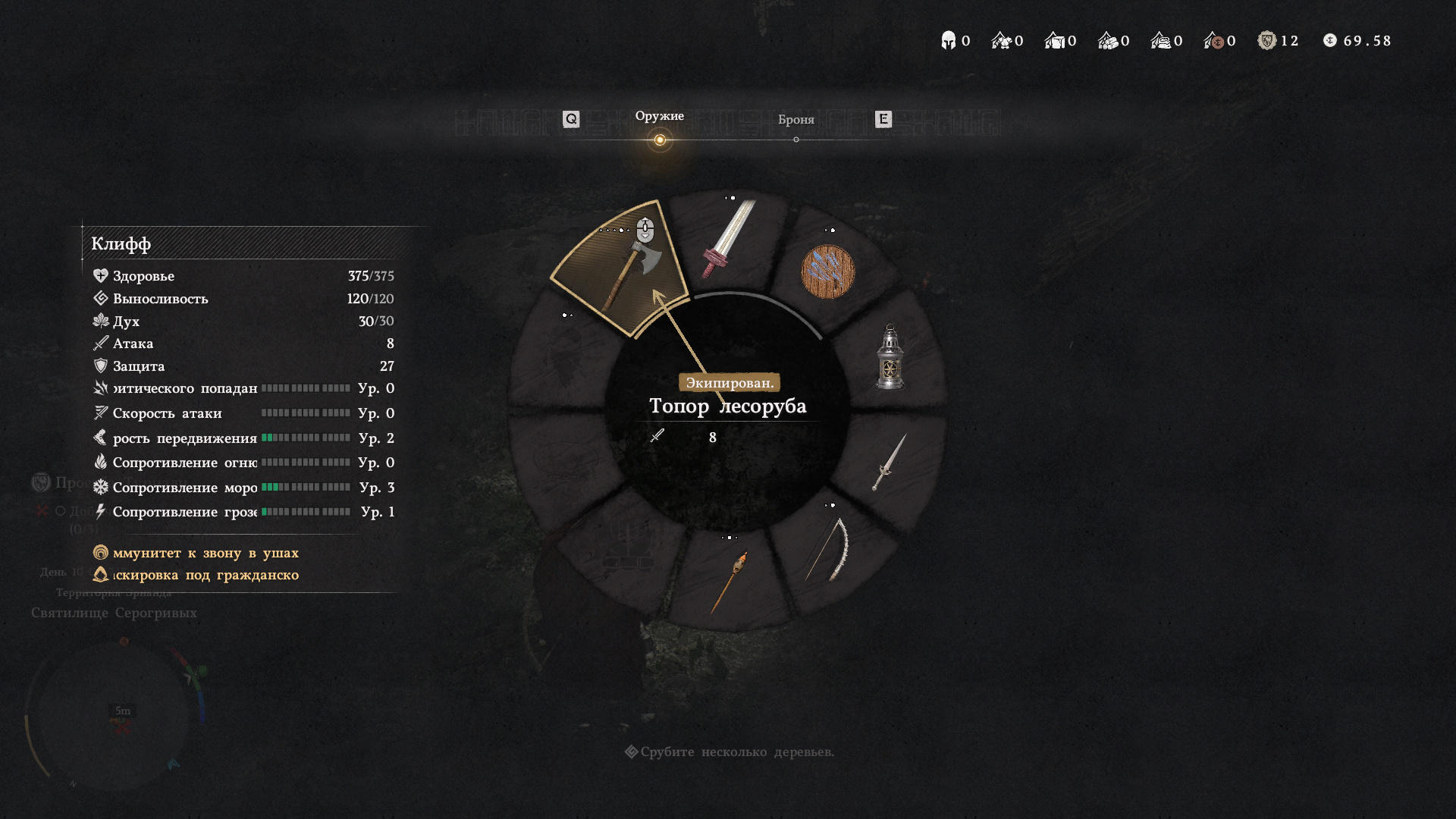1456x819 pixels.
Task: Equip the sword from the wheel
Action: (x=728, y=239)
